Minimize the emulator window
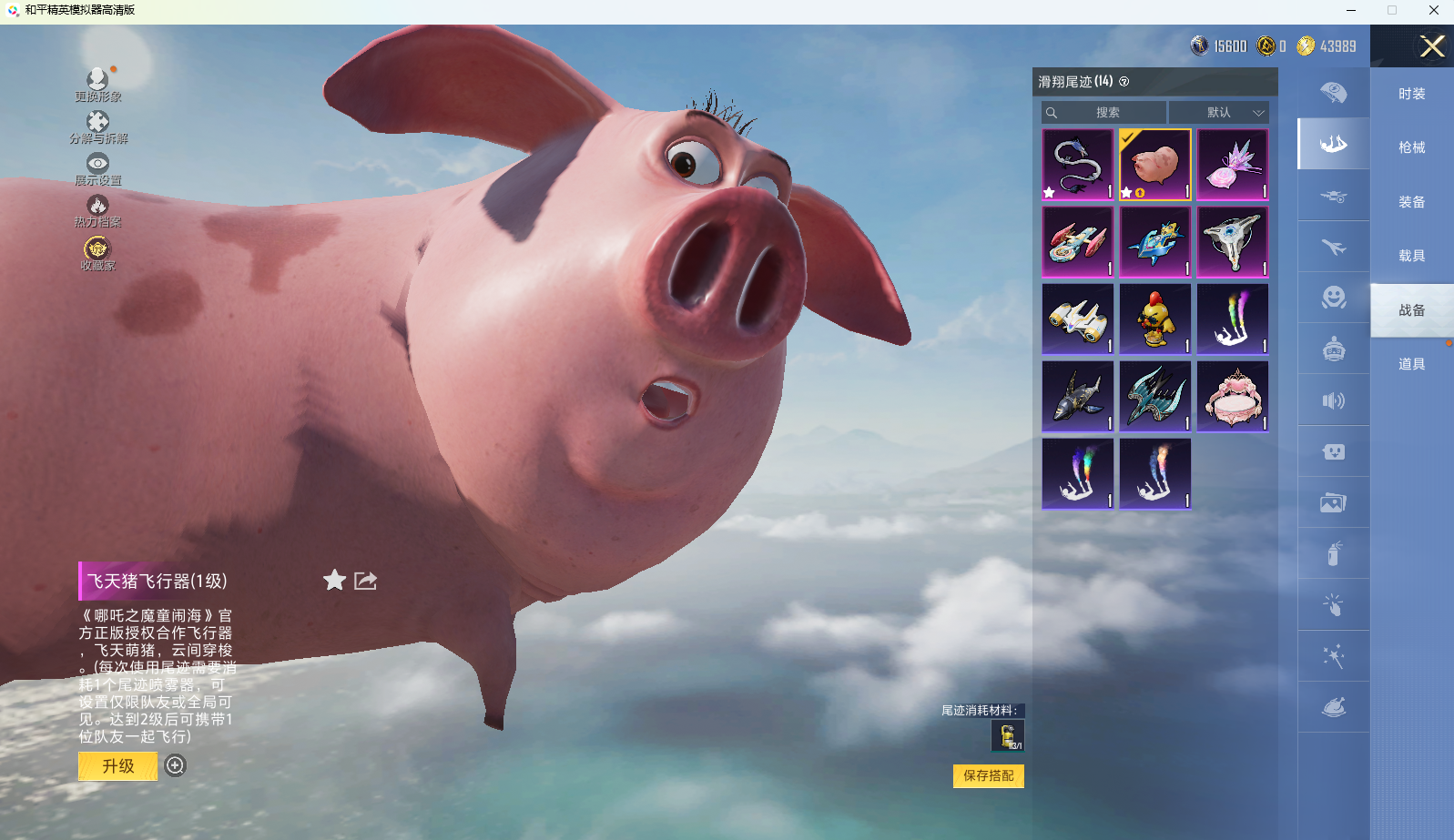The image size is (1454, 840). (1351, 10)
